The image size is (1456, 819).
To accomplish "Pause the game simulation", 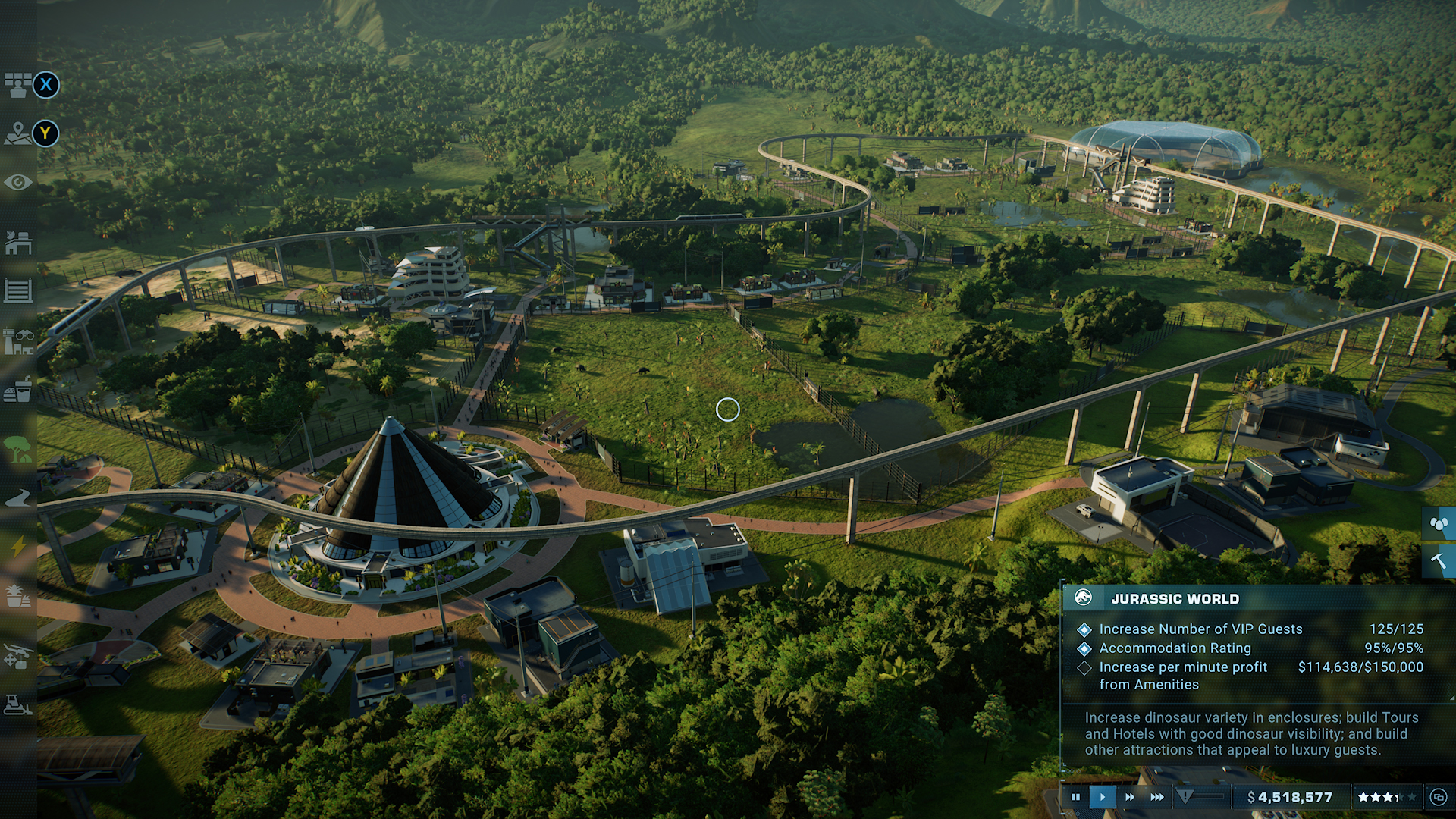I will pyautogui.click(x=1075, y=797).
